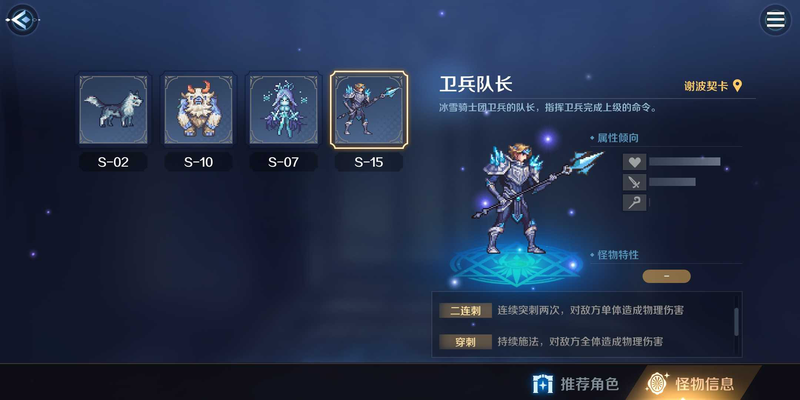The height and width of the screenshot is (400, 800).
Task: Switch to the 怪物信息 tab
Action: (x=691, y=383)
